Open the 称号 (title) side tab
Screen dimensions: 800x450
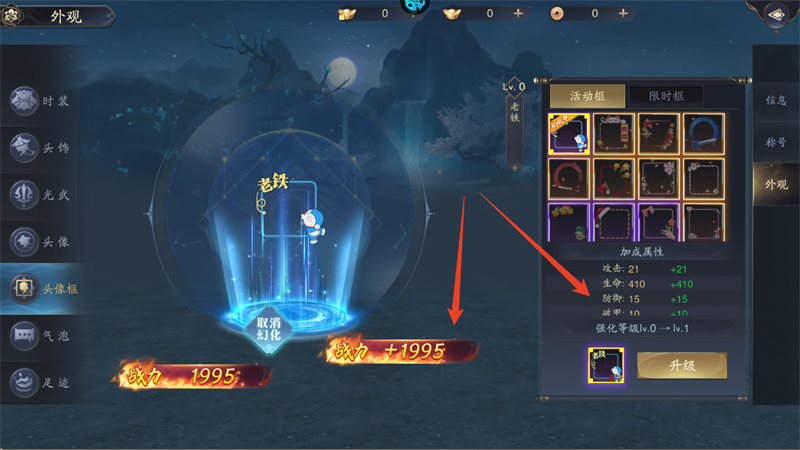pyautogui.click(x=775, y=142)
